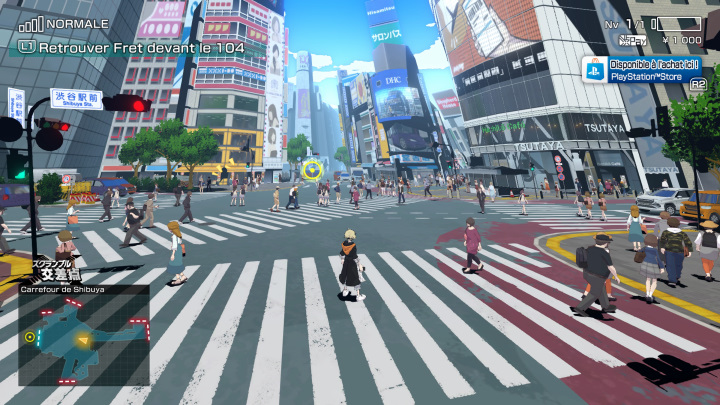Select the objective 'Retrouver Fret devant le 104'
720x405 pixels.
pyautogui.click(x=130, y=45)
